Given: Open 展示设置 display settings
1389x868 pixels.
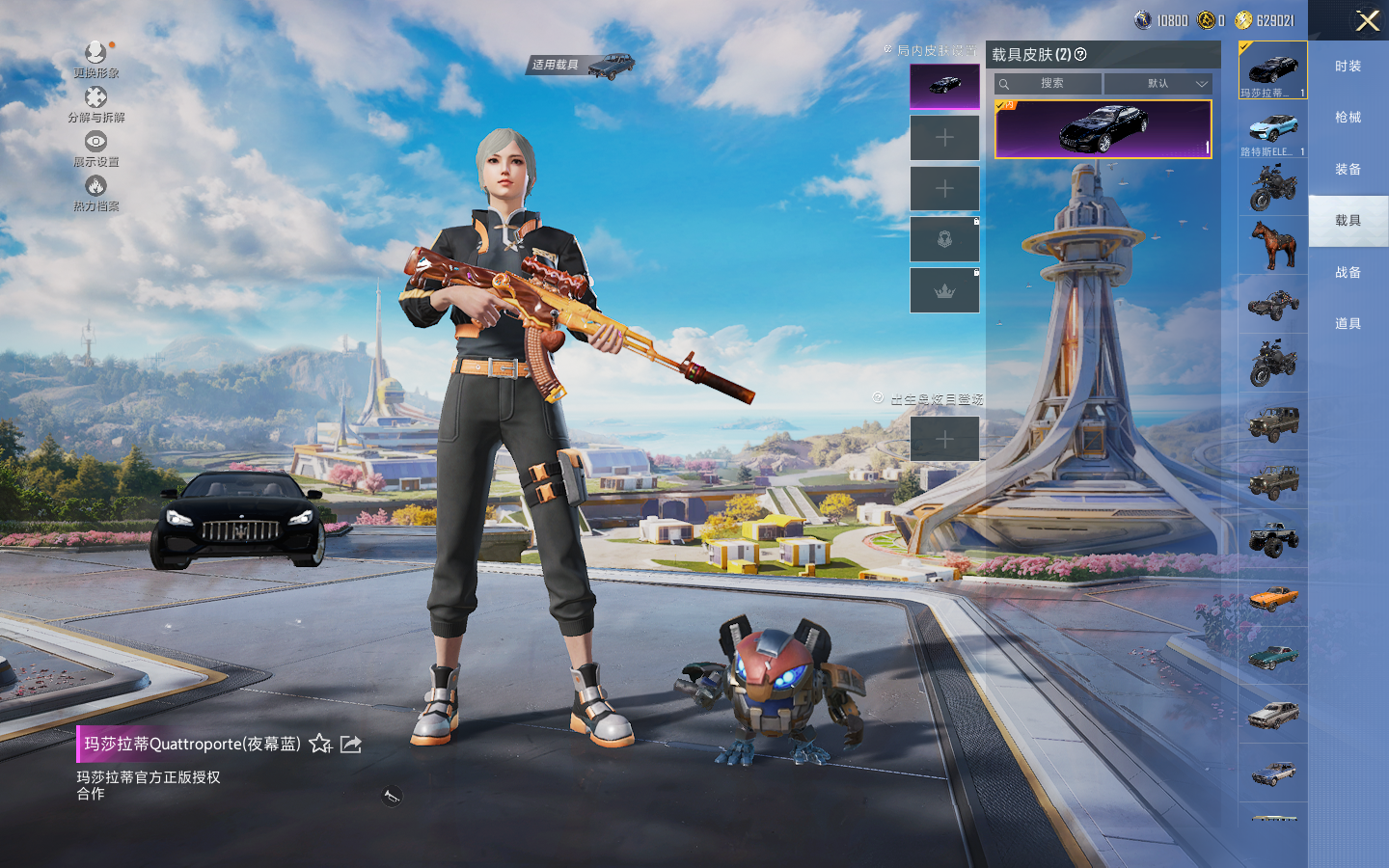Looking at the screenshot, I should [x=95, y=143].
